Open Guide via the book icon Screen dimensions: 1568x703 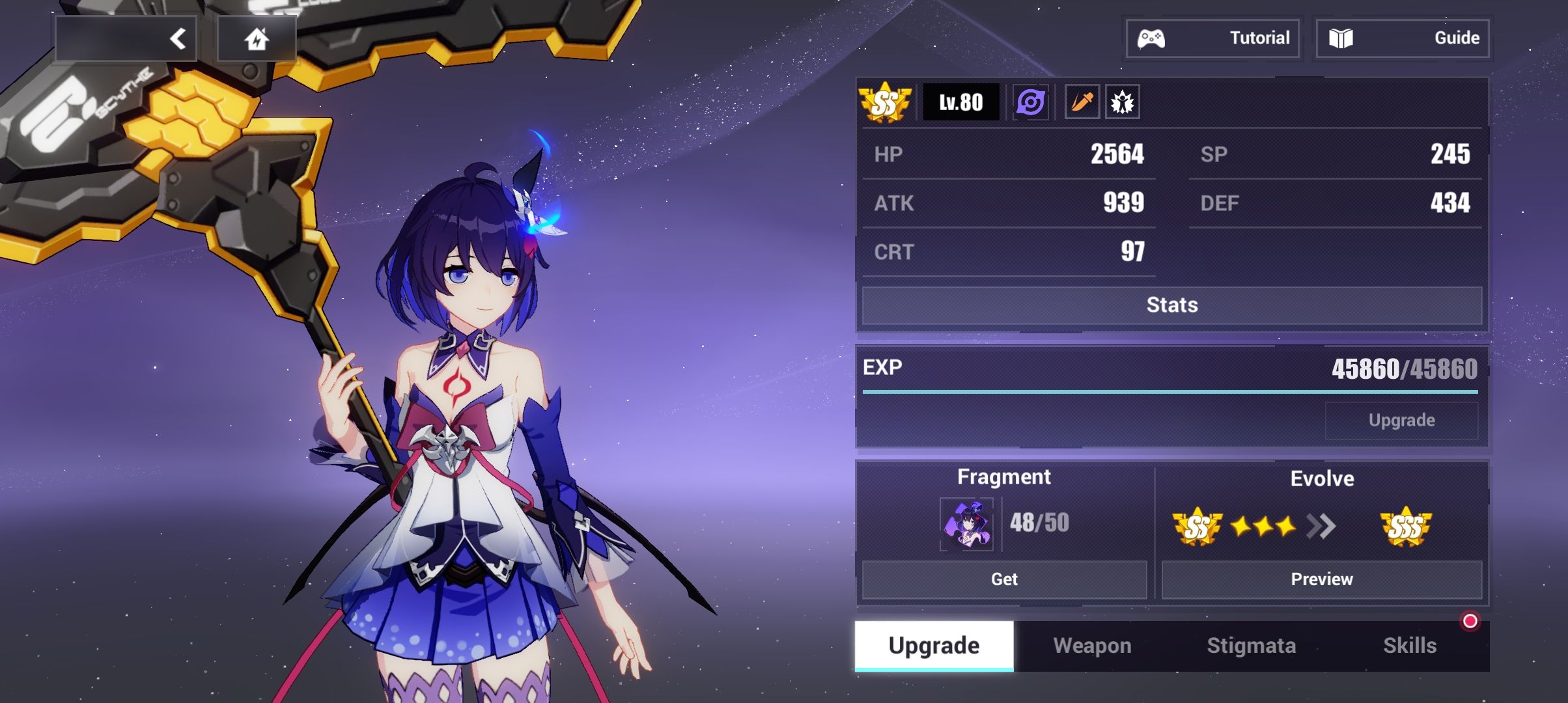(x=1403, y=37)
